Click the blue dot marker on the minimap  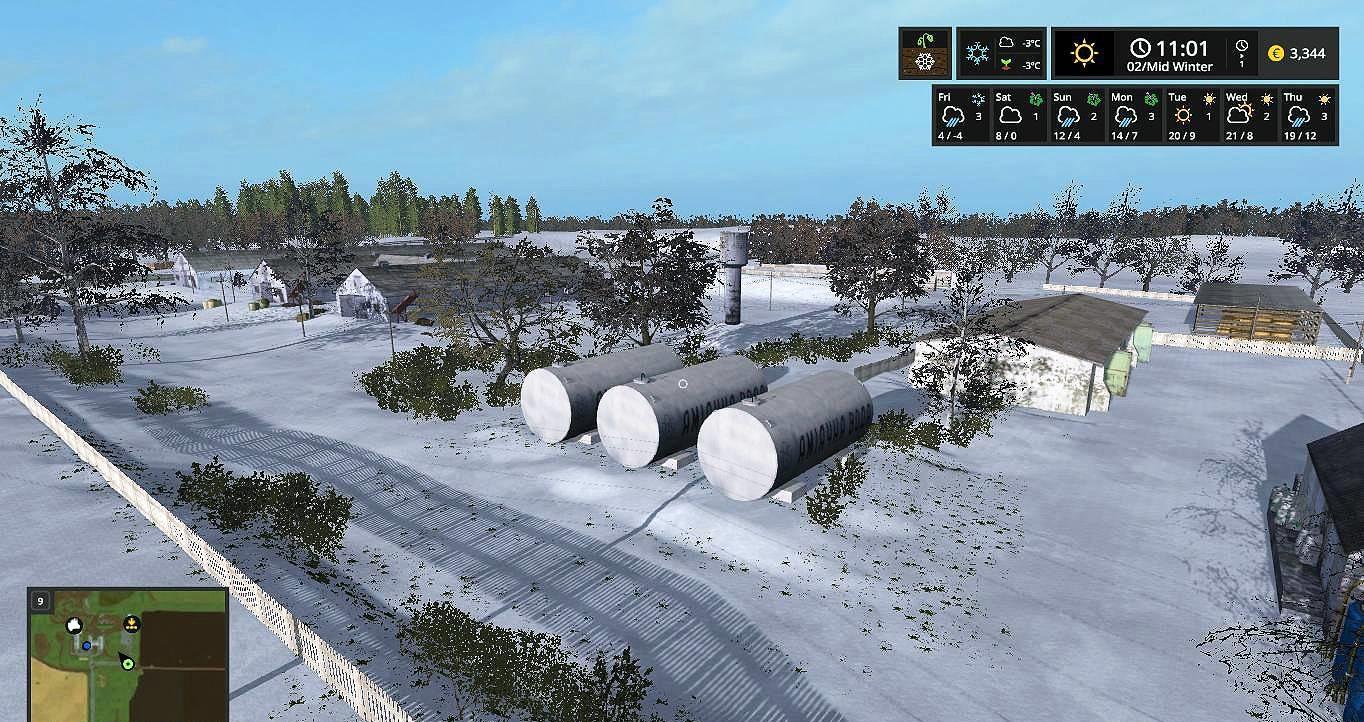[x=87, y=646]
